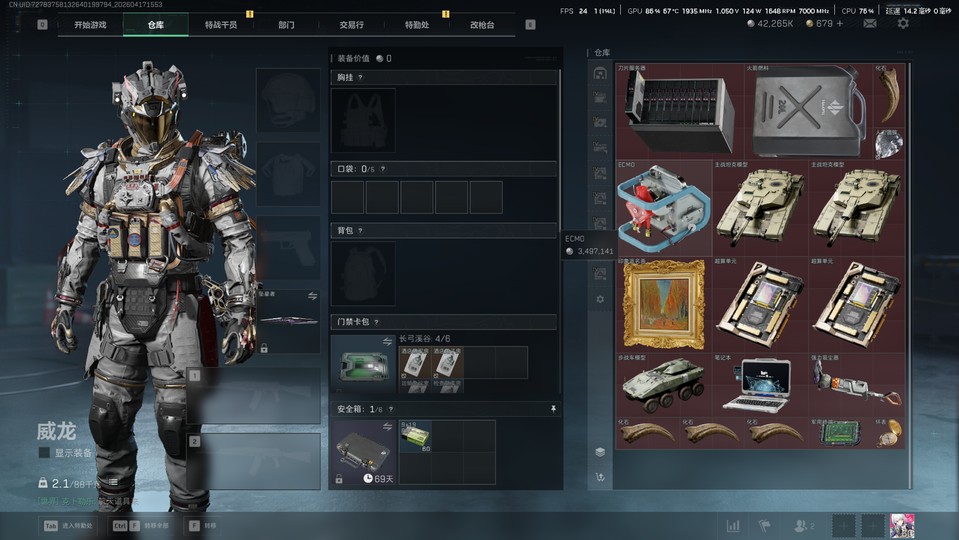
Task: Toggle the 显示装备 checkbox
Action: [44, 453]
